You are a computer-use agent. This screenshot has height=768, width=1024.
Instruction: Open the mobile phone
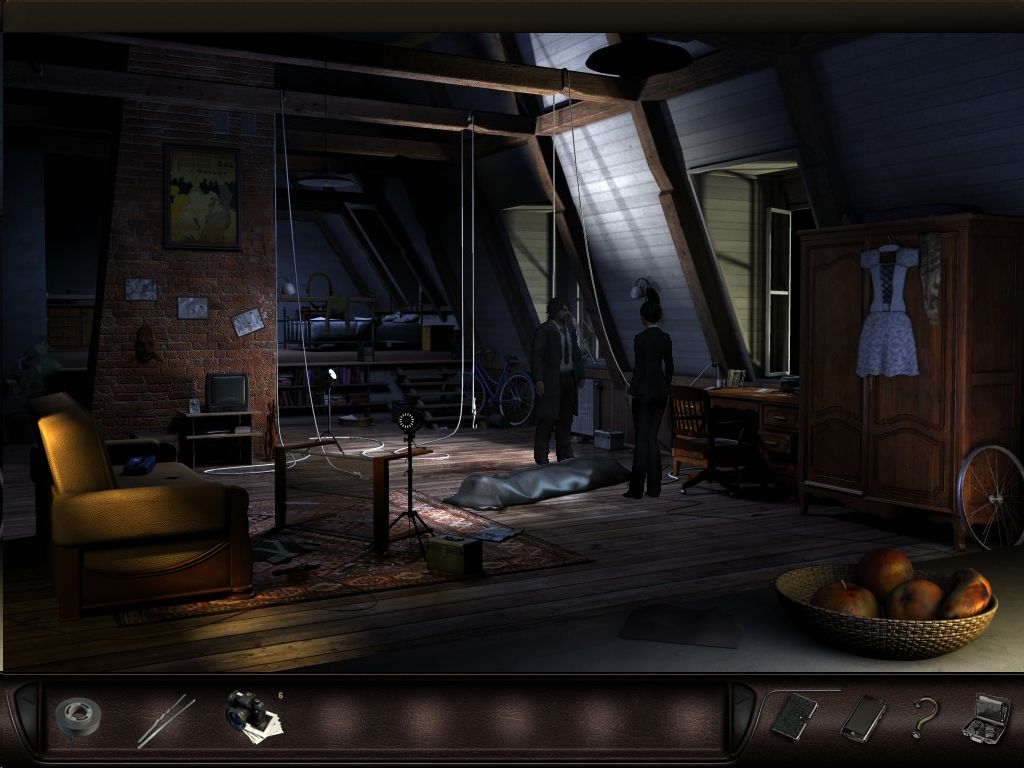(x=863, y=717)
